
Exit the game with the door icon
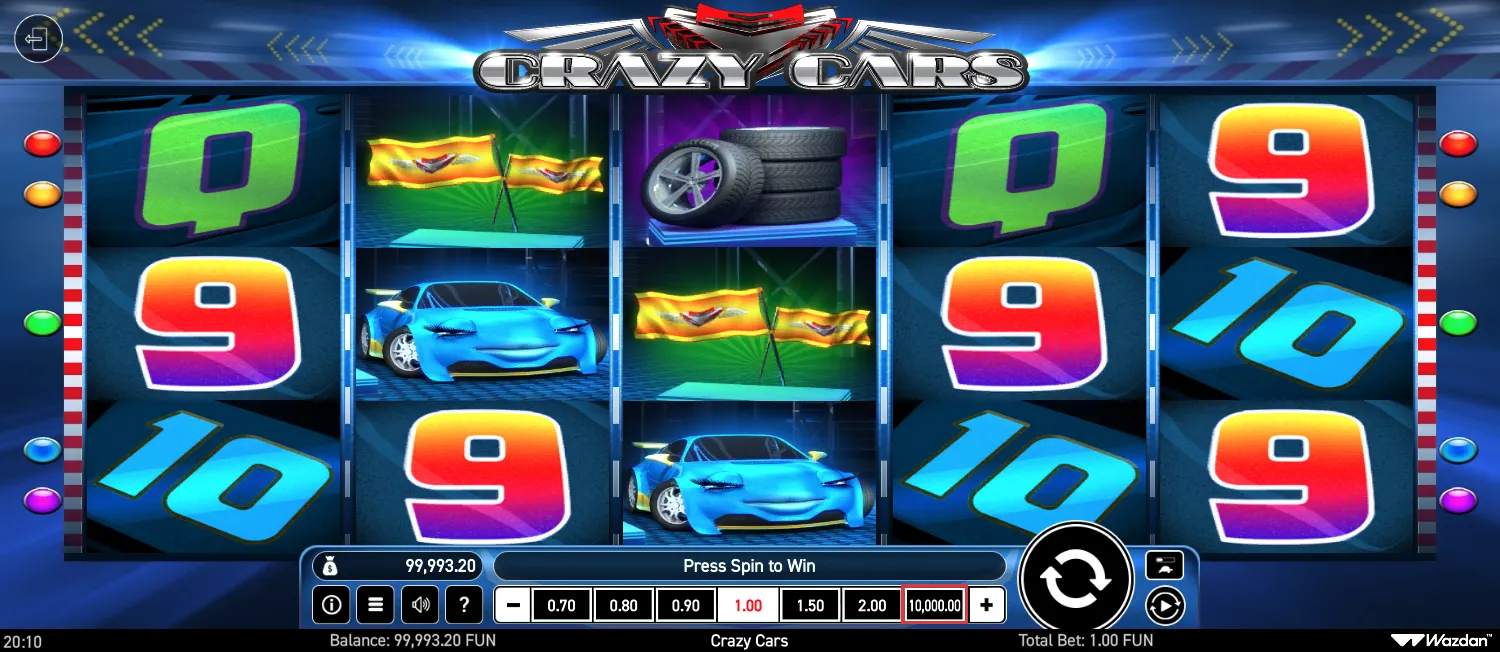tap(38, 40)
